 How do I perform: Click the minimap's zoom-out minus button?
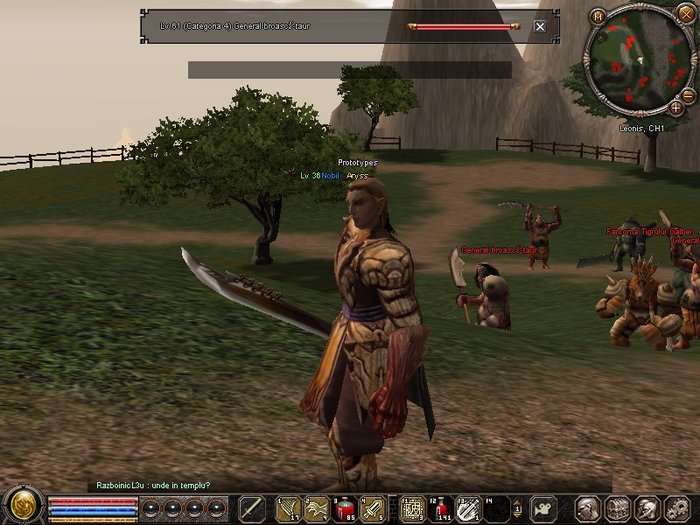tap(689, 95)
